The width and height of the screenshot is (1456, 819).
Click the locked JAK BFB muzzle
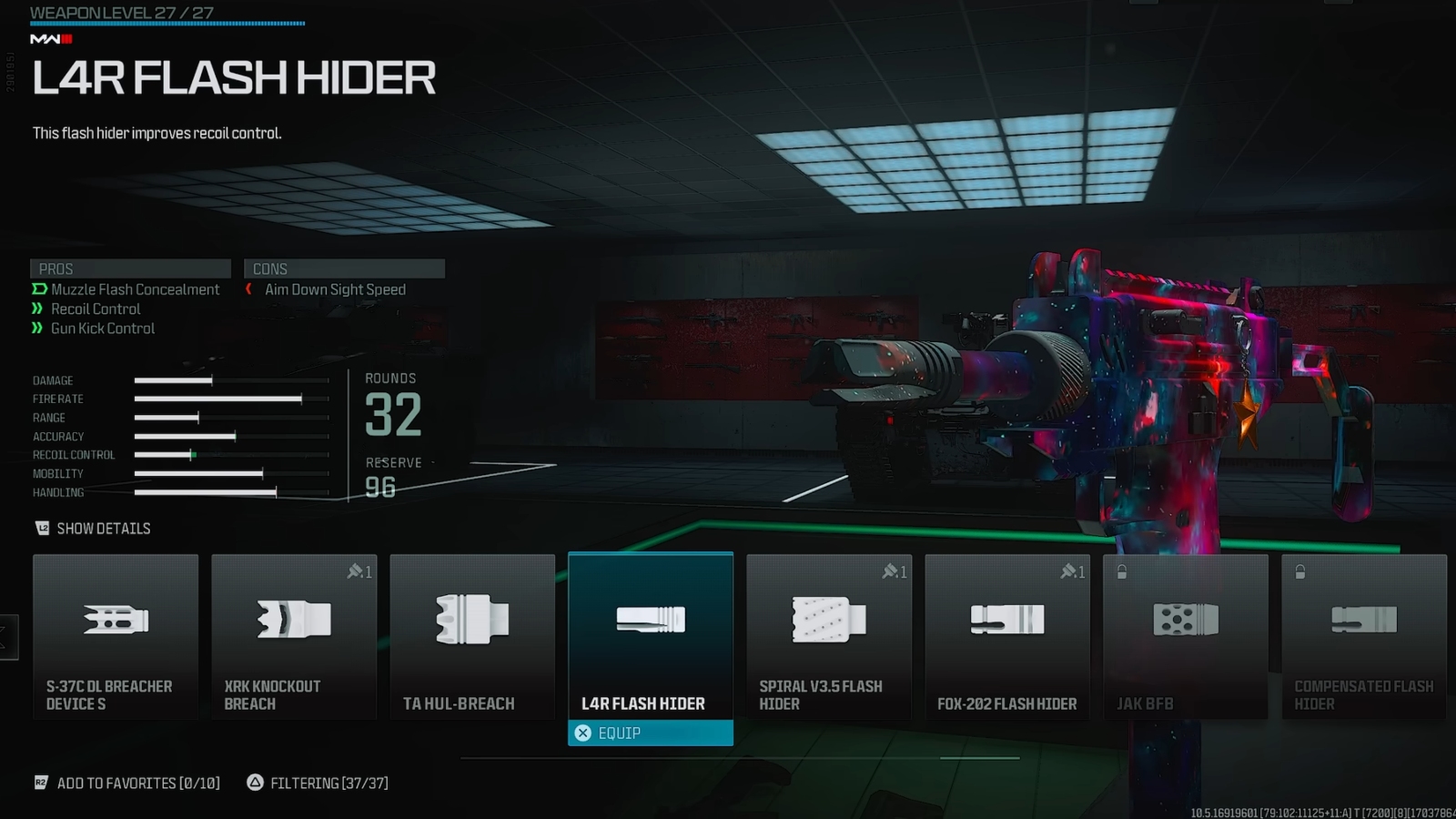pyautogui.click(x=1186, y=636)
